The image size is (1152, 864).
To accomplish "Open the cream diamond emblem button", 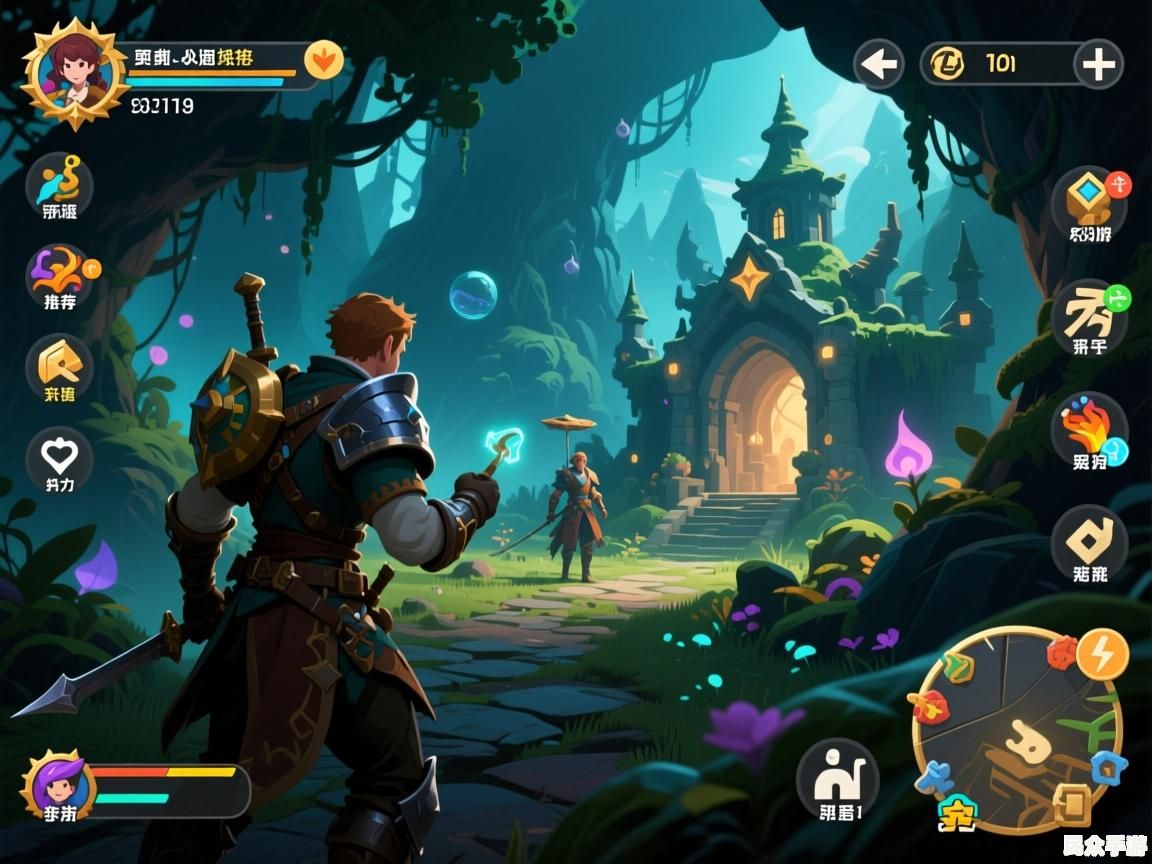I will click(x=1089, y=543).
